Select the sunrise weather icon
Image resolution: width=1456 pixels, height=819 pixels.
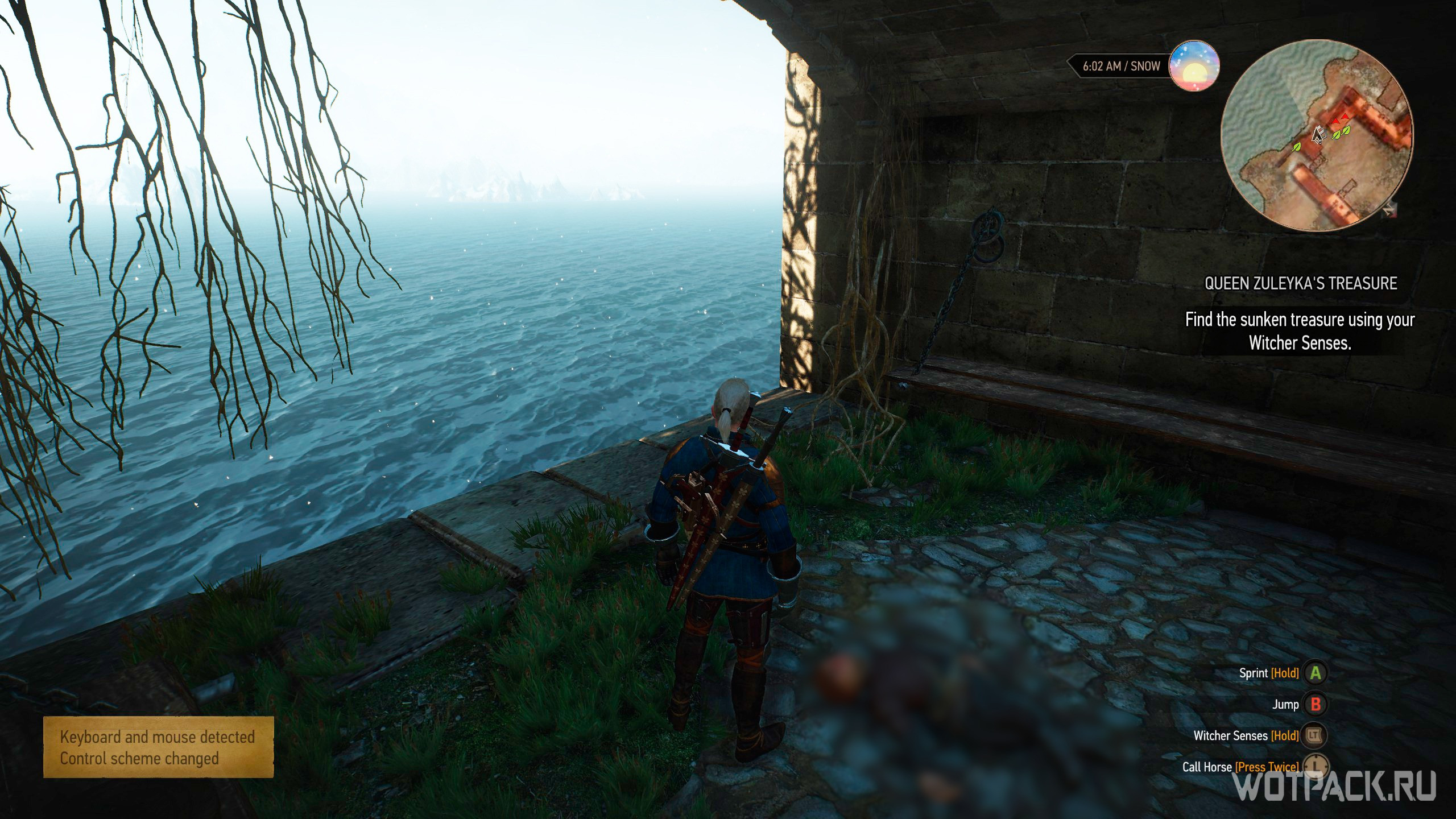click(1194, 66)
